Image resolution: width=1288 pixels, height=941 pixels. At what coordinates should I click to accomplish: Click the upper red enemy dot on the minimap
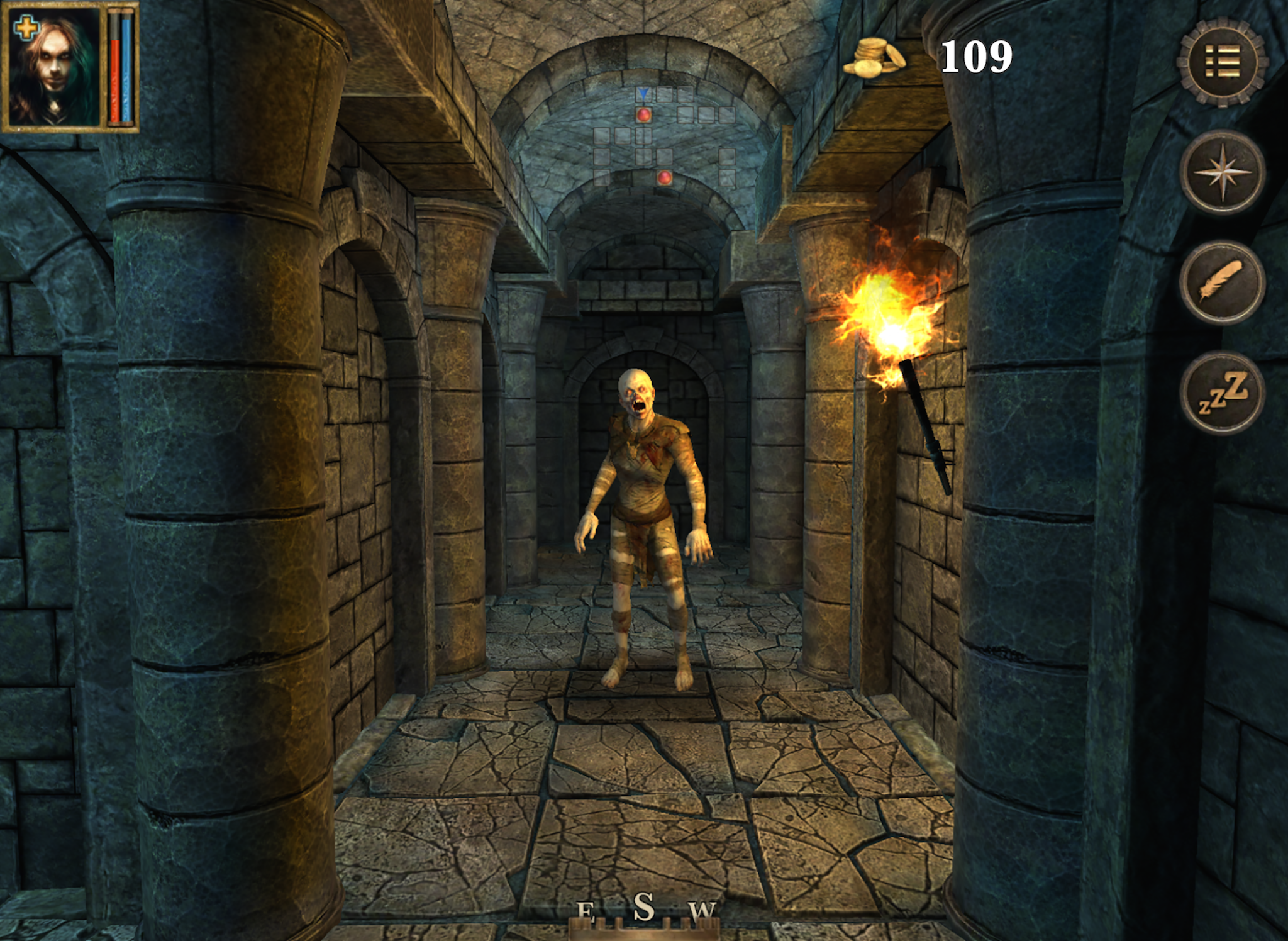point(644,115)
